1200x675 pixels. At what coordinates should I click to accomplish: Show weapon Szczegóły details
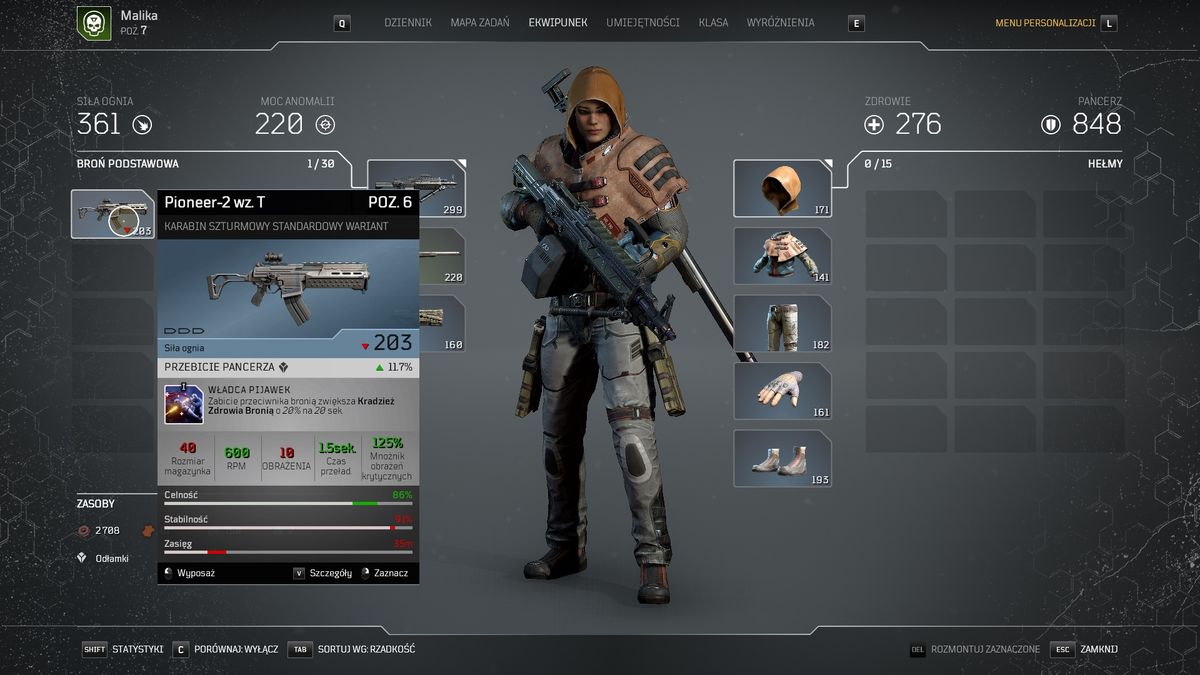[329, 573]
